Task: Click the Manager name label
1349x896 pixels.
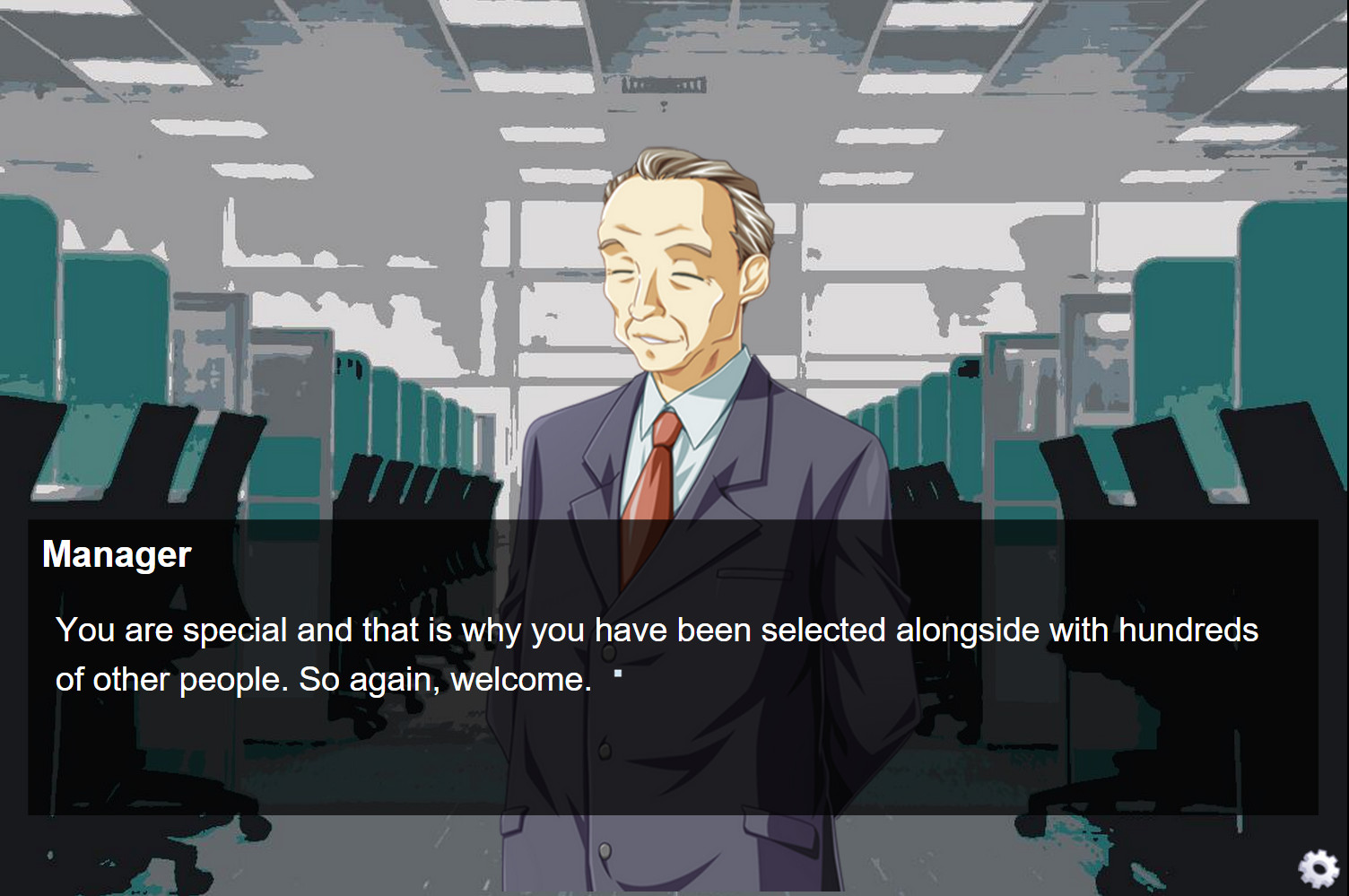Action: pos(116,554)
